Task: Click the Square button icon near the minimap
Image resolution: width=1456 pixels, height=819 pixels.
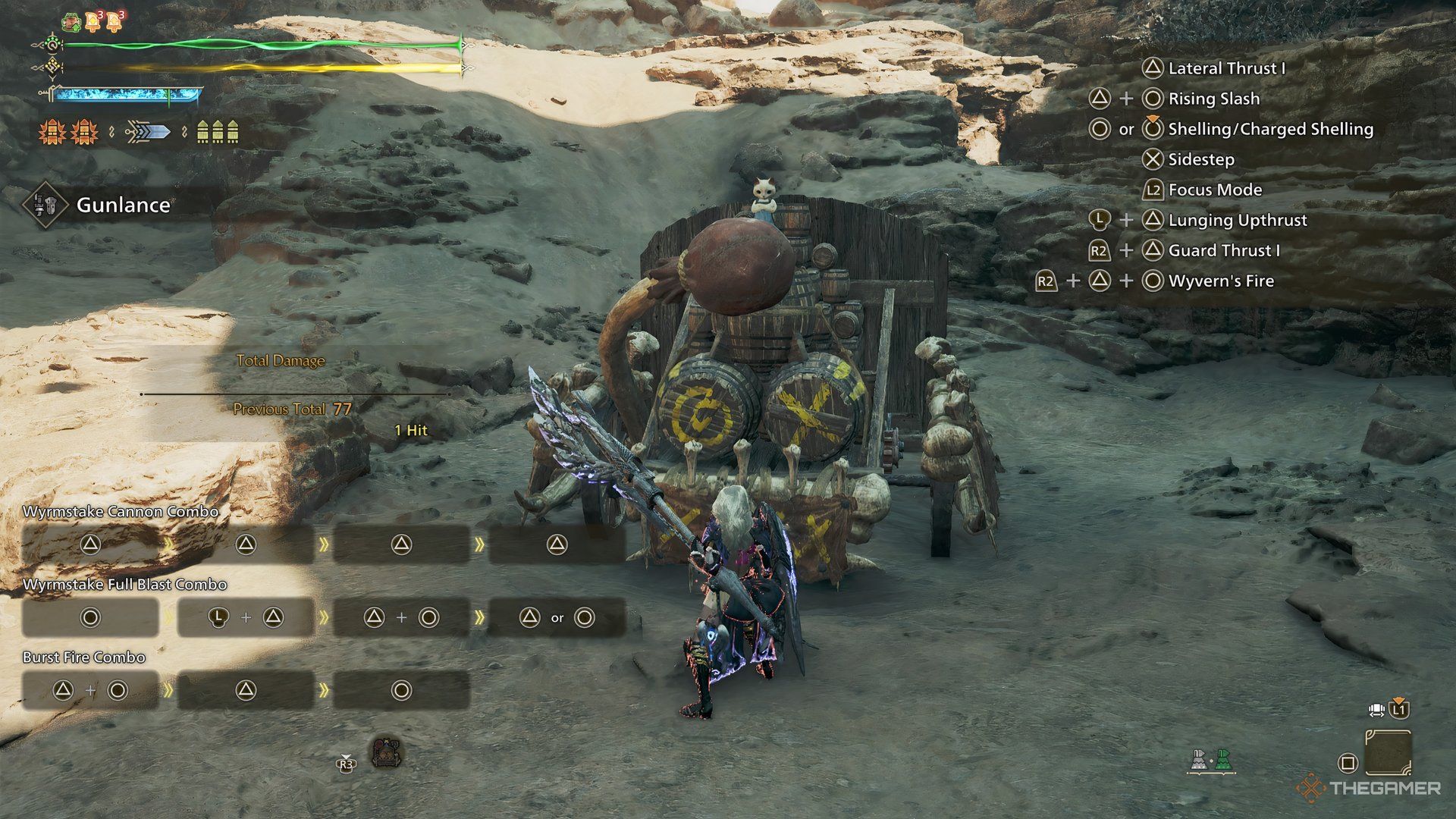Action: 1348,762
